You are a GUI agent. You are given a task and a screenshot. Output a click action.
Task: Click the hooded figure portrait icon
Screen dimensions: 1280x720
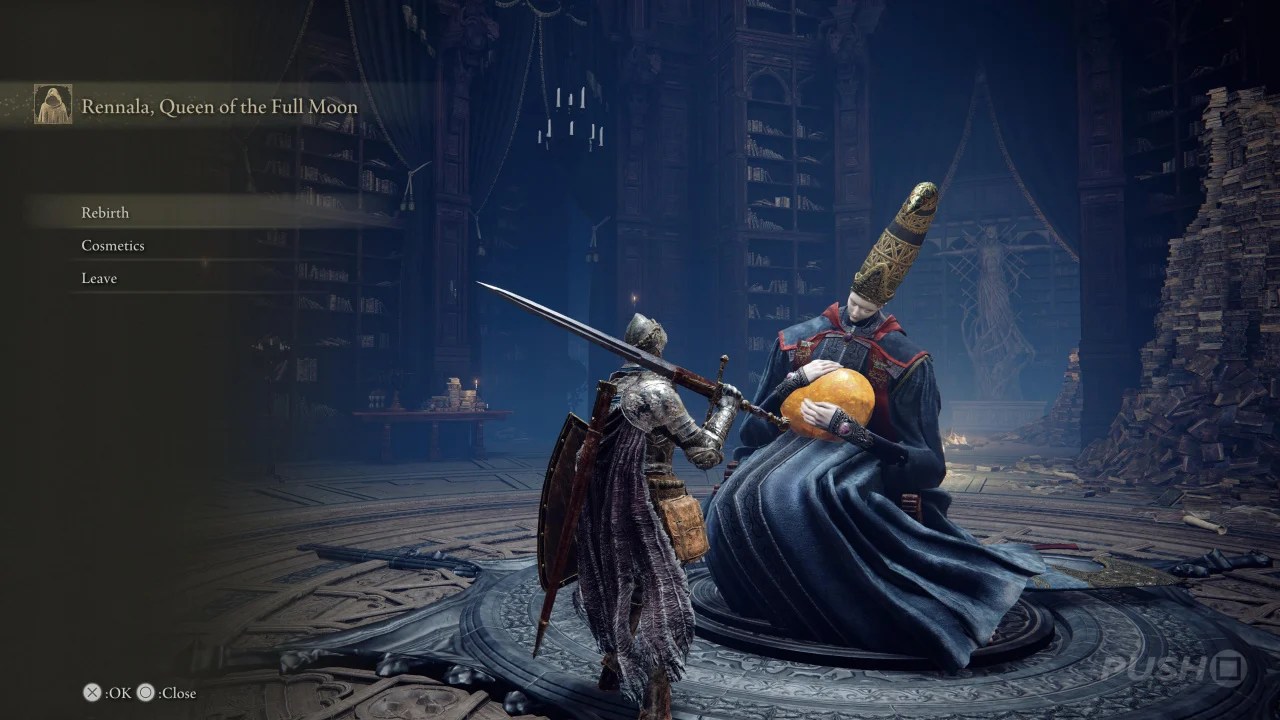tap(51, 103)
